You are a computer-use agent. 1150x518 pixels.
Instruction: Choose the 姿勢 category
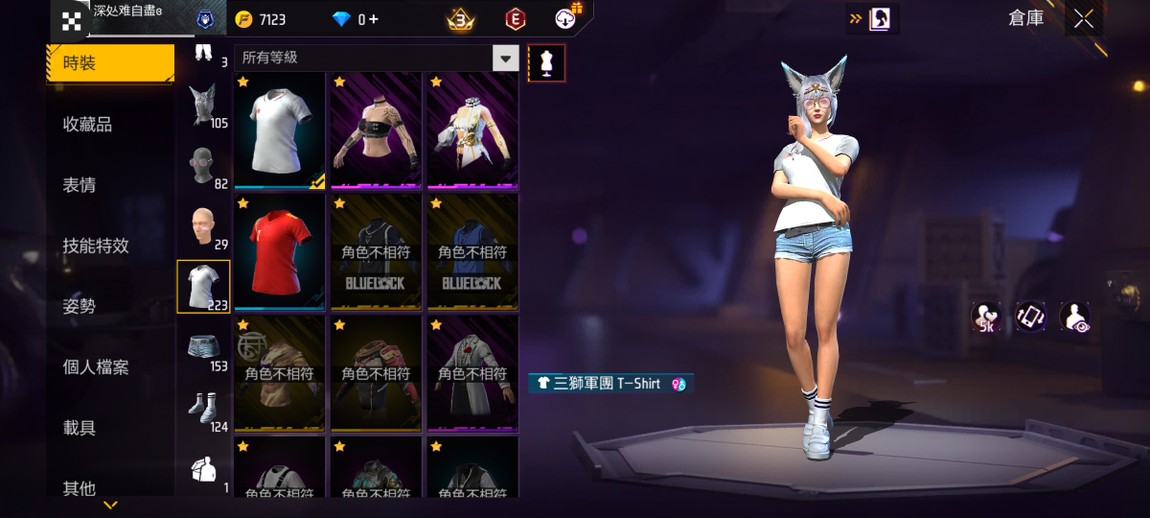click(80, 306)
